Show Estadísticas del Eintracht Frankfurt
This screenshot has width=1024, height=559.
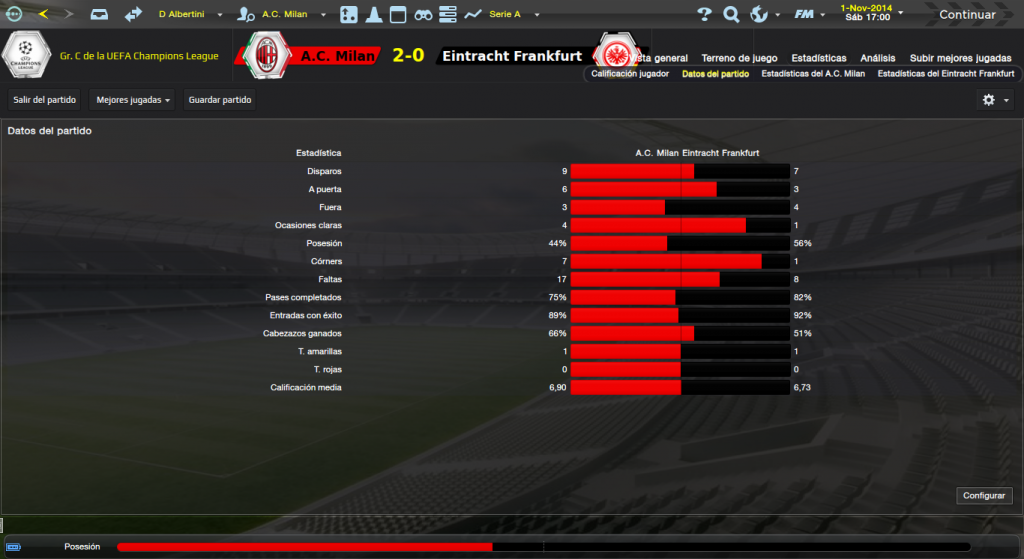[945, 74]
